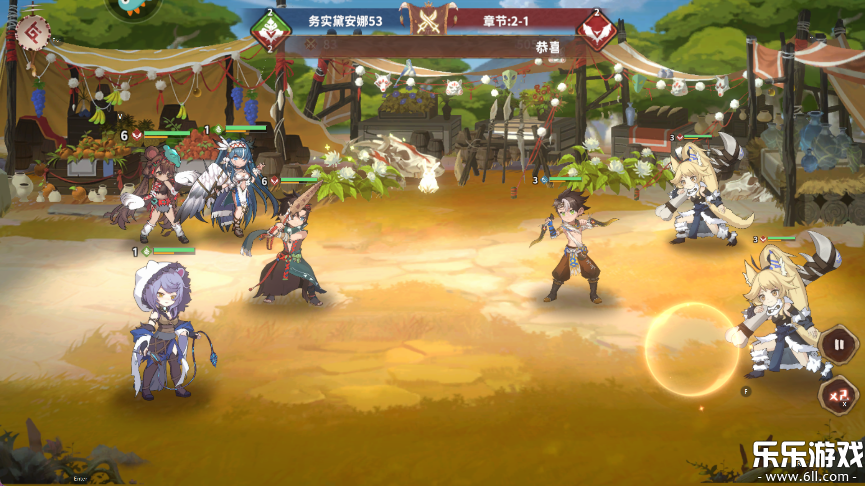
Task: Pause the battle
Action: pyautogui.click(x=837, y=346)
